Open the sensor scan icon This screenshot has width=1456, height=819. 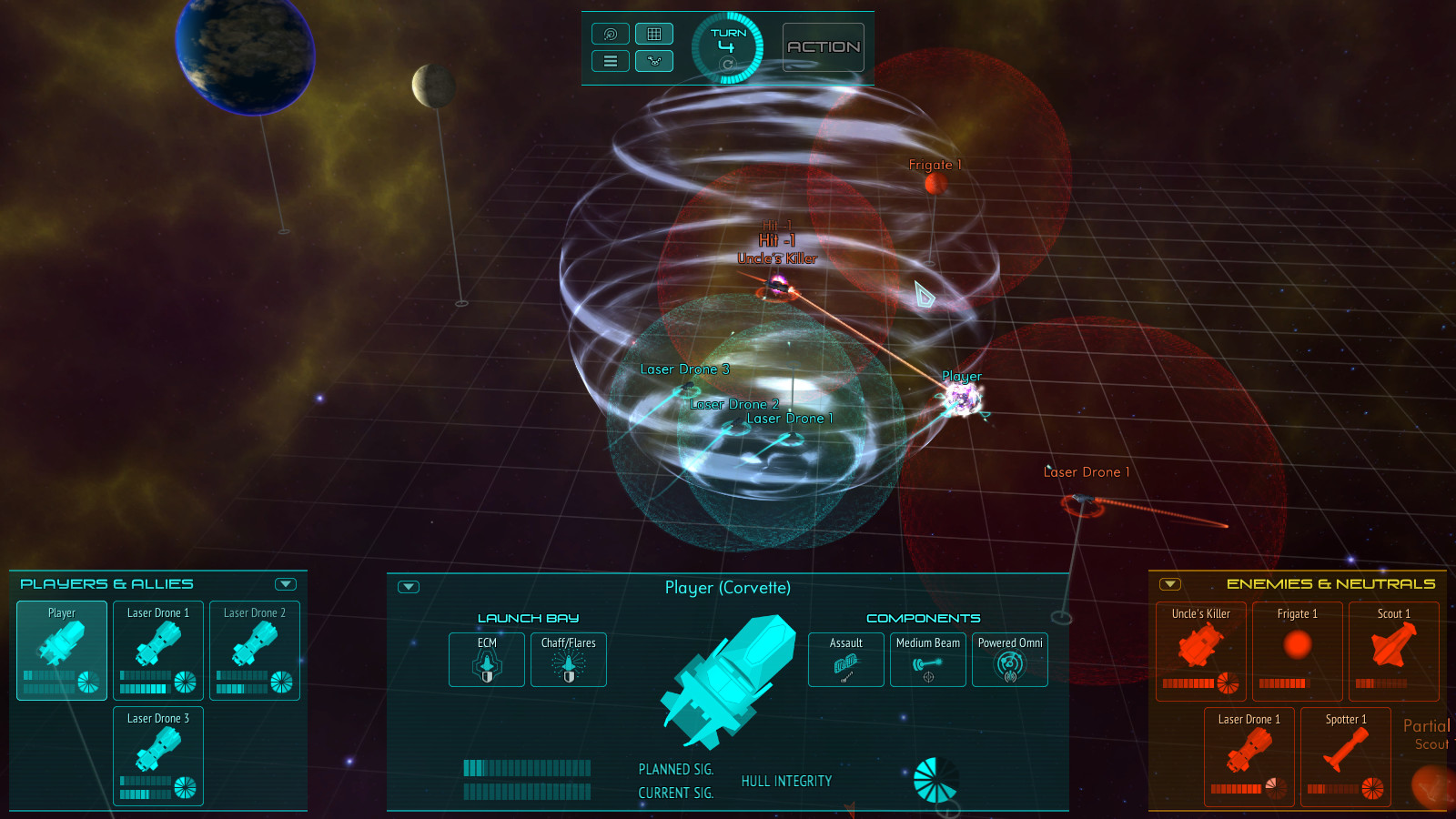(610, 34)
